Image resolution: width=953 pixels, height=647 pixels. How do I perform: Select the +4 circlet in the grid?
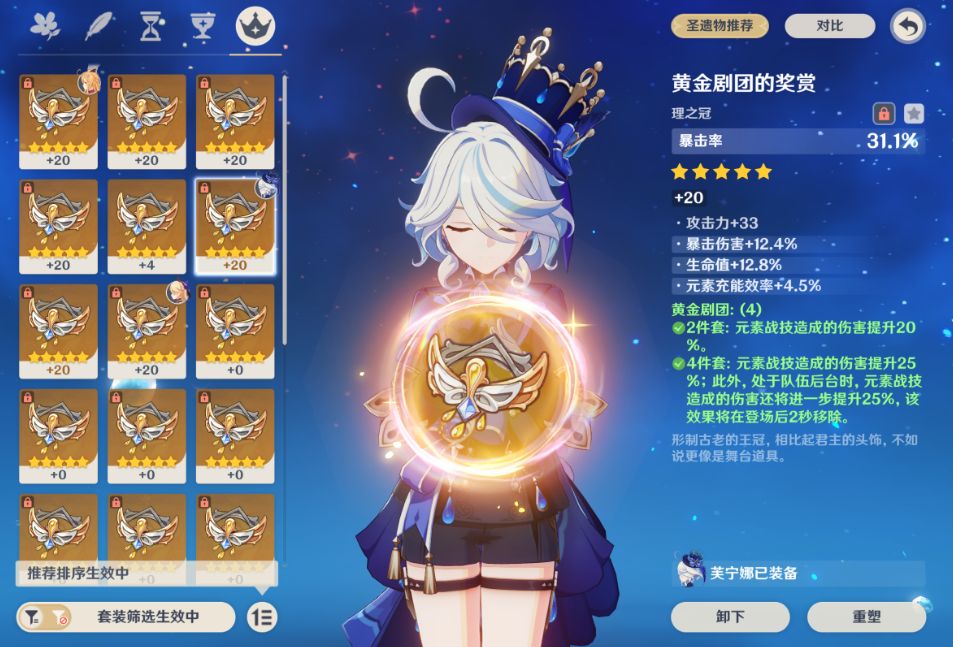coord(146,226)
